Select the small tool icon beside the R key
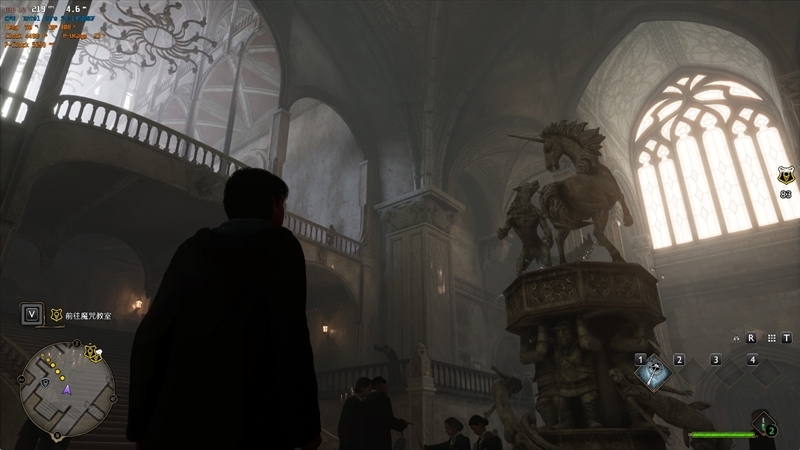The image size is (800, 450). [x=736, y=338]
